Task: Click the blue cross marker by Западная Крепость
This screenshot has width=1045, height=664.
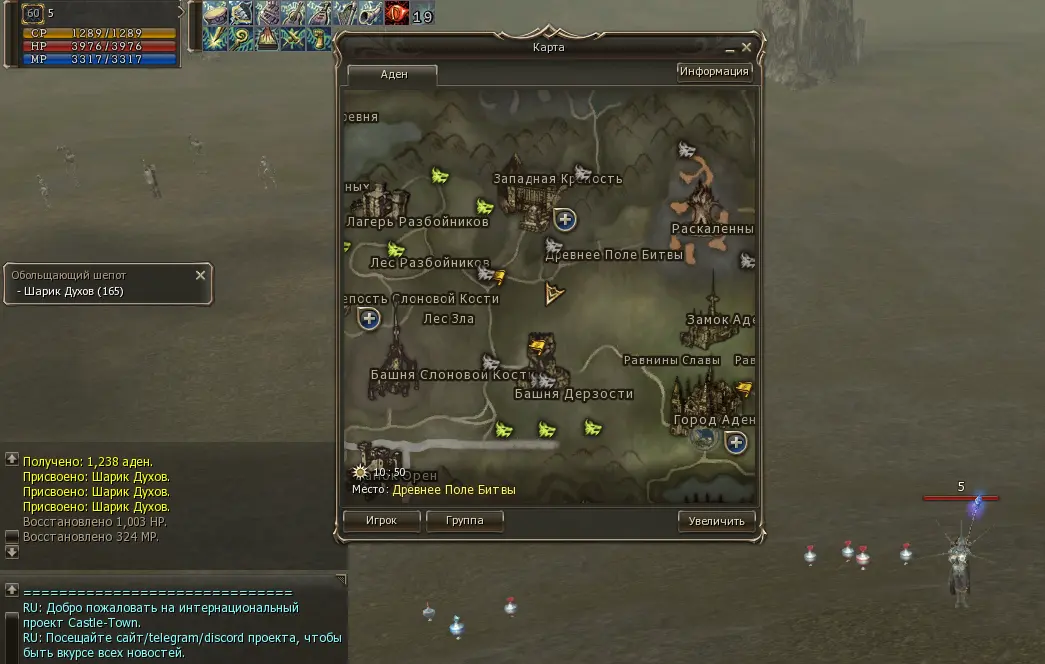Action: coord(565,219)
